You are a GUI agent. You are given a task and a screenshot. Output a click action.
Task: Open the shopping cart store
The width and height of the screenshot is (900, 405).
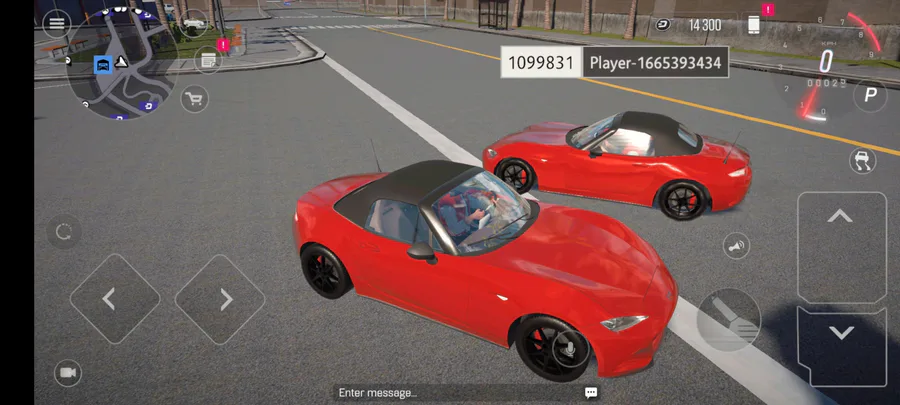(x=194, y=98)
